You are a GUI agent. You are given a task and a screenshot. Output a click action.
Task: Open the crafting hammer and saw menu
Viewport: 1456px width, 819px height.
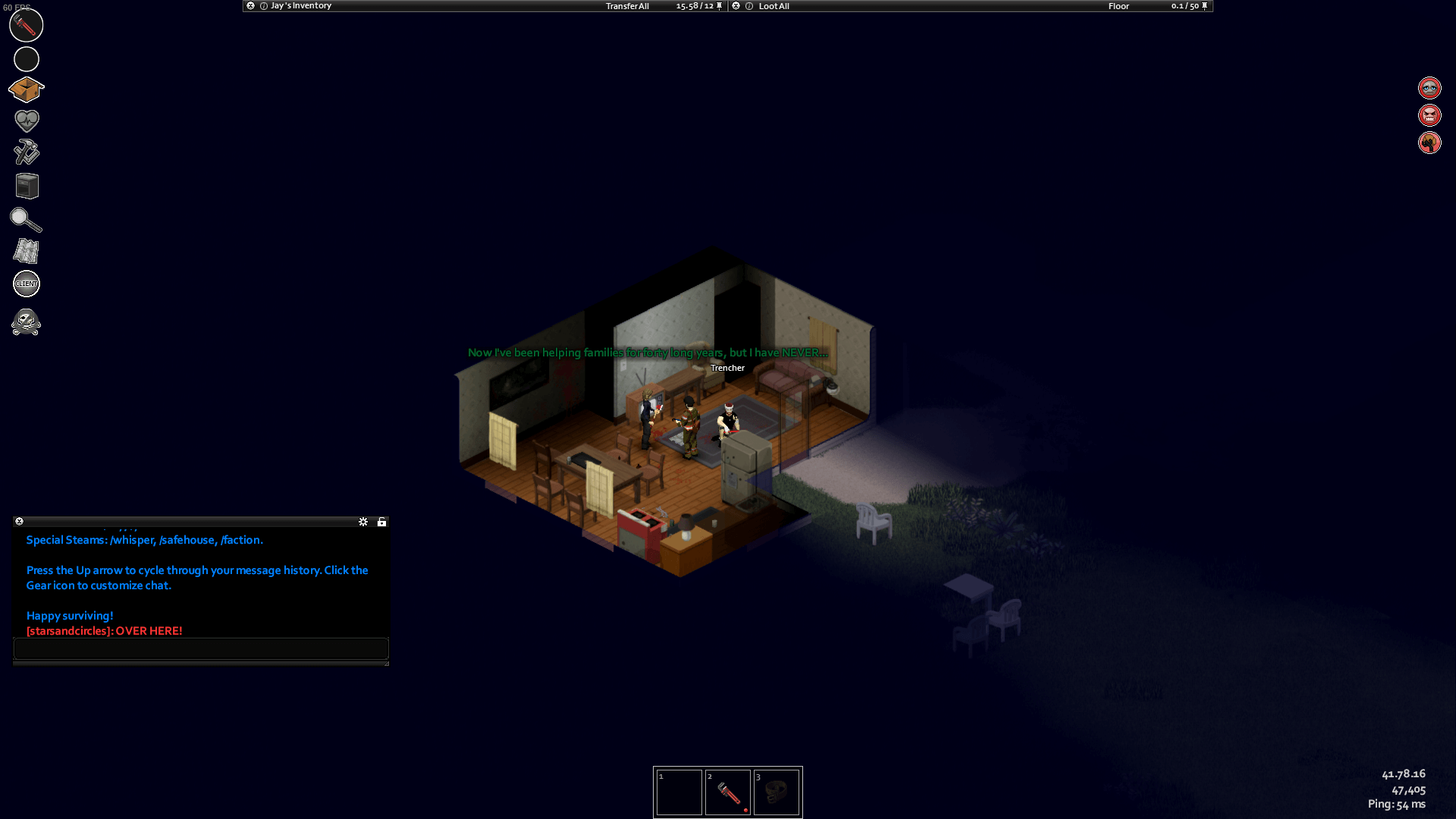26,152
